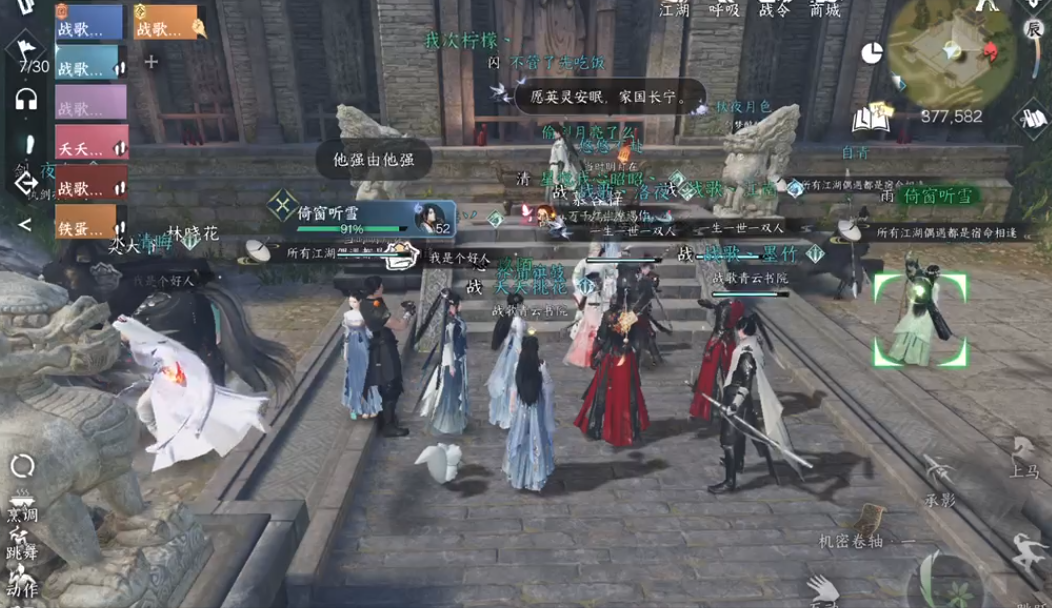Select the 铁蛋 team member tile
1052x608 pixels.
(91, 222)
